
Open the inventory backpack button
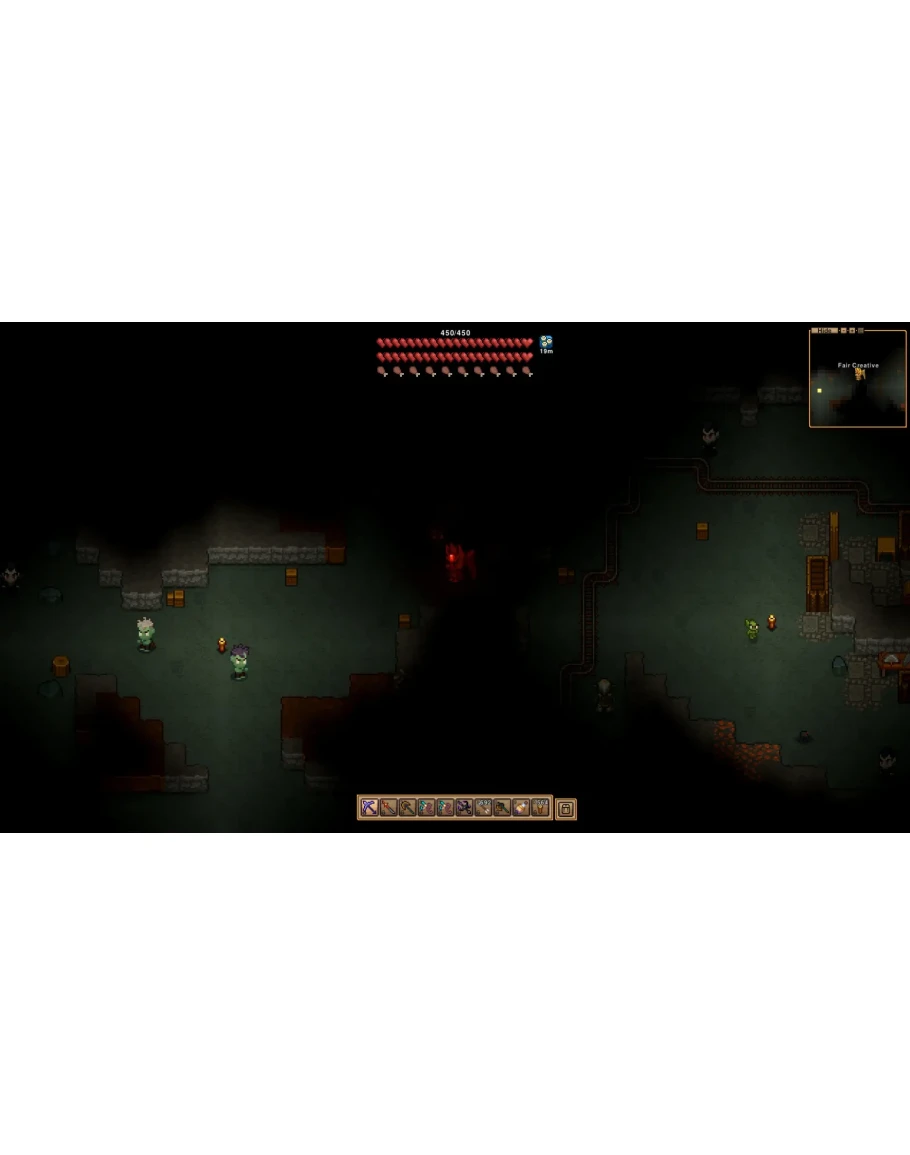[565, 808]
